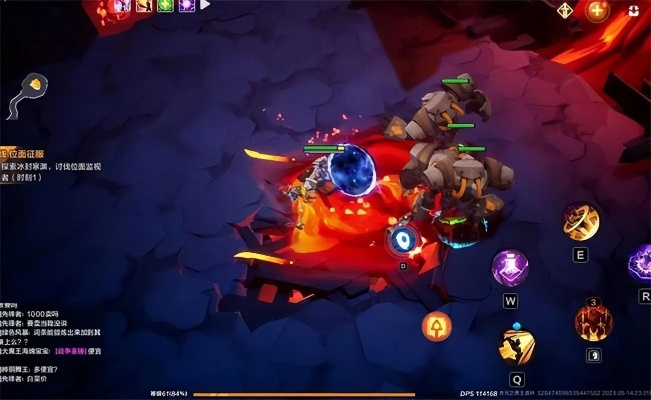Trigger the golden dash skill bound to Q
The width and height of the screenshot is (651, 400).
tap(516, 345)
